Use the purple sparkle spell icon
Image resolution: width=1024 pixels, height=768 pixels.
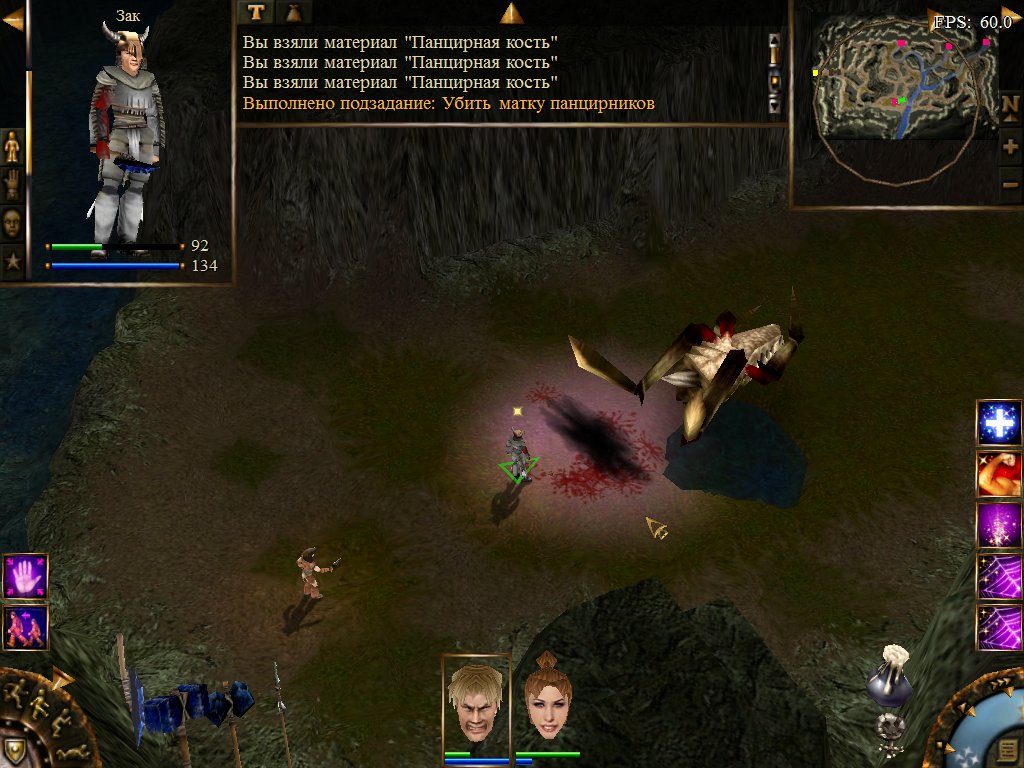[998, 526]
